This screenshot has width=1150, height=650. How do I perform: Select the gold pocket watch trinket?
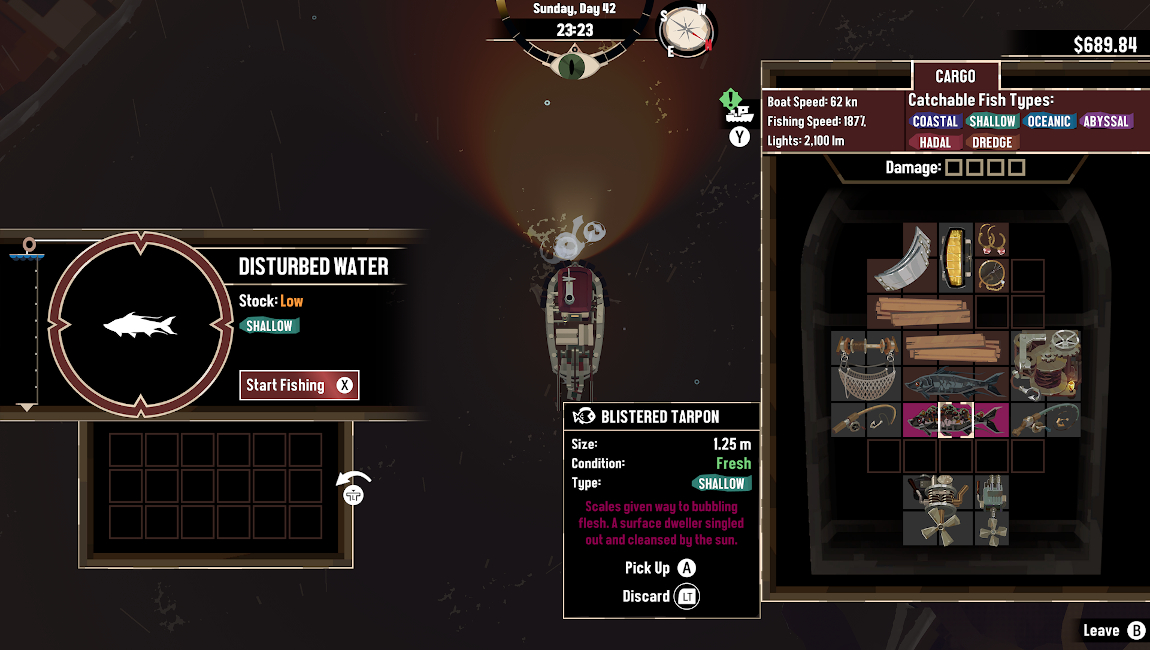tap(991, 275)
